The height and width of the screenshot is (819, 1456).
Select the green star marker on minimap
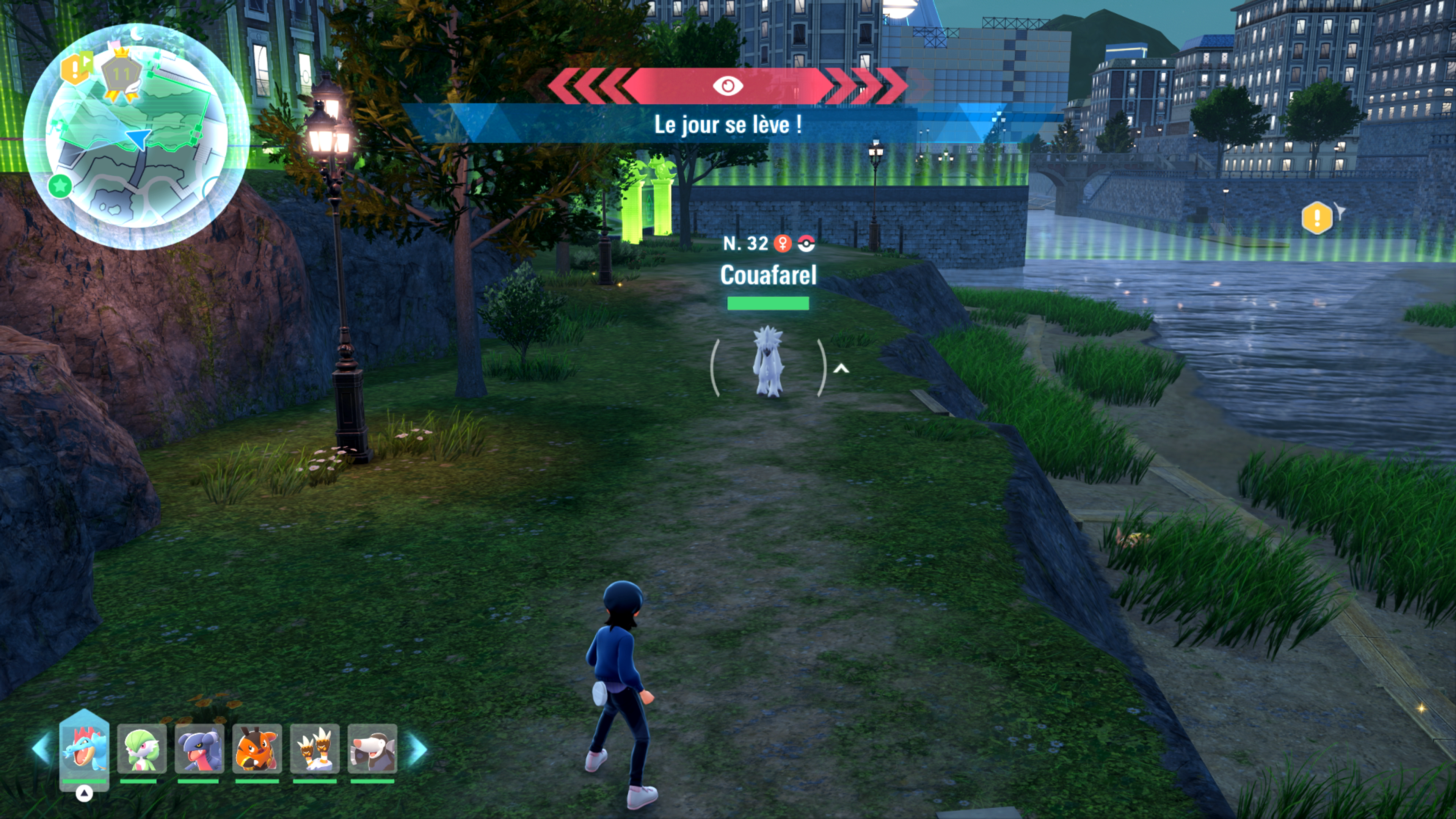point(60,185)
